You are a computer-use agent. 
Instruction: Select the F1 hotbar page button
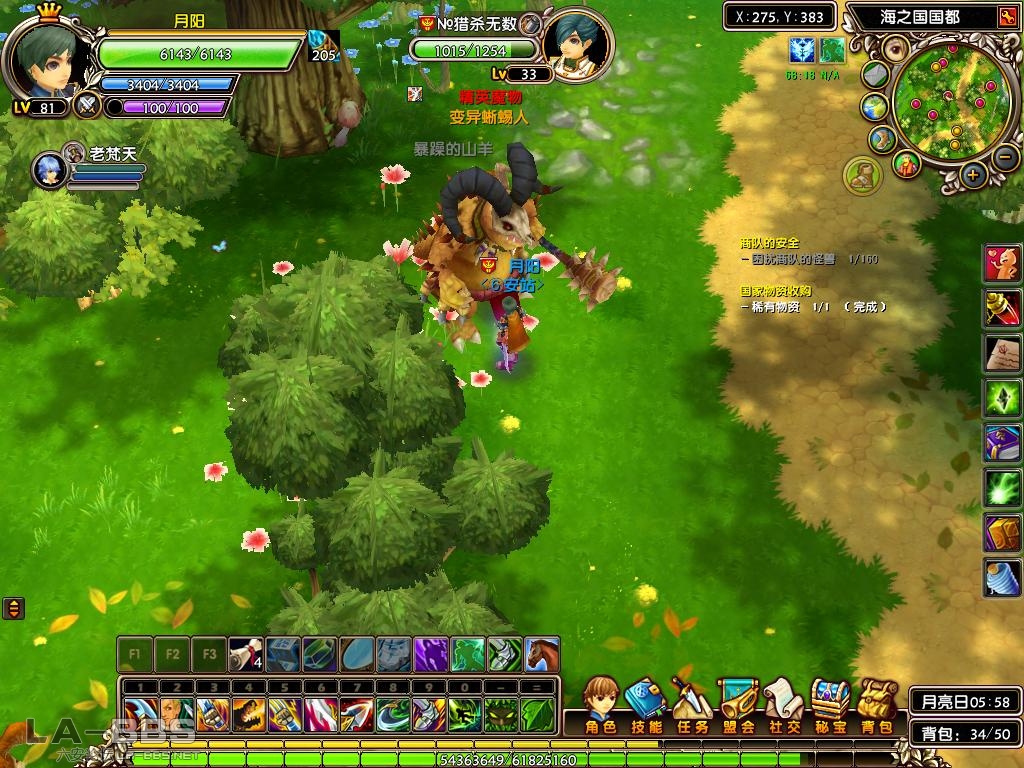pyautogui.click(x=134, y=655)
